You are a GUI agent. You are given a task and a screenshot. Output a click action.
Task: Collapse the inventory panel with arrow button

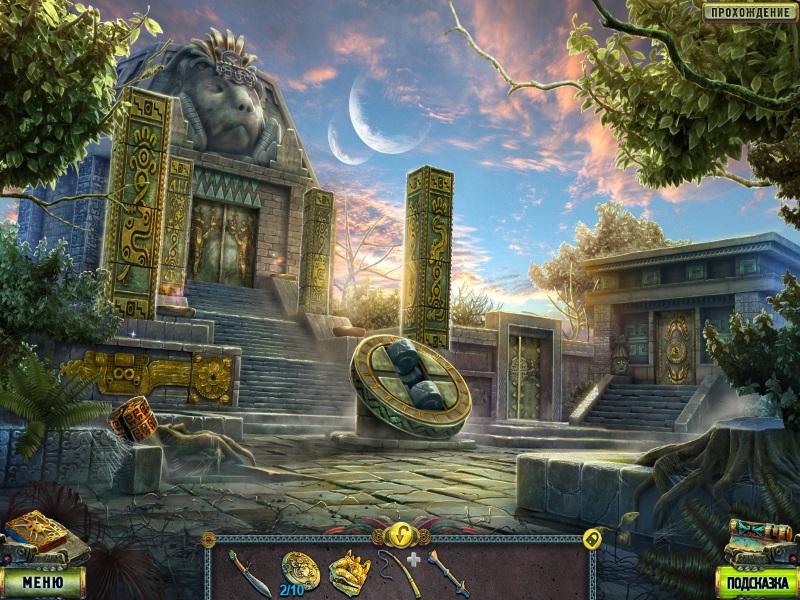coord(401,533)
